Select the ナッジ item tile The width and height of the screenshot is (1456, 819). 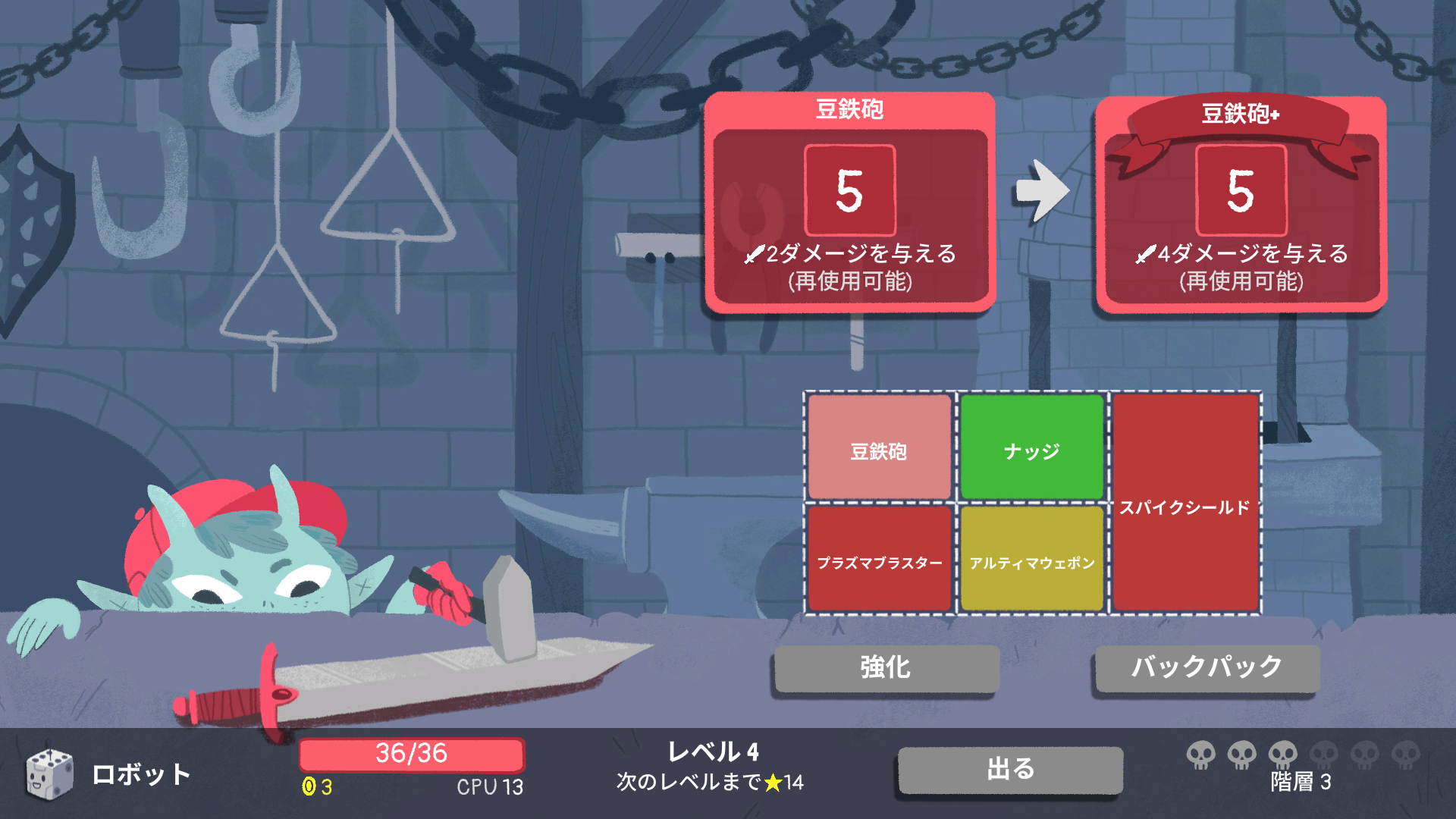click(1031, 447)
